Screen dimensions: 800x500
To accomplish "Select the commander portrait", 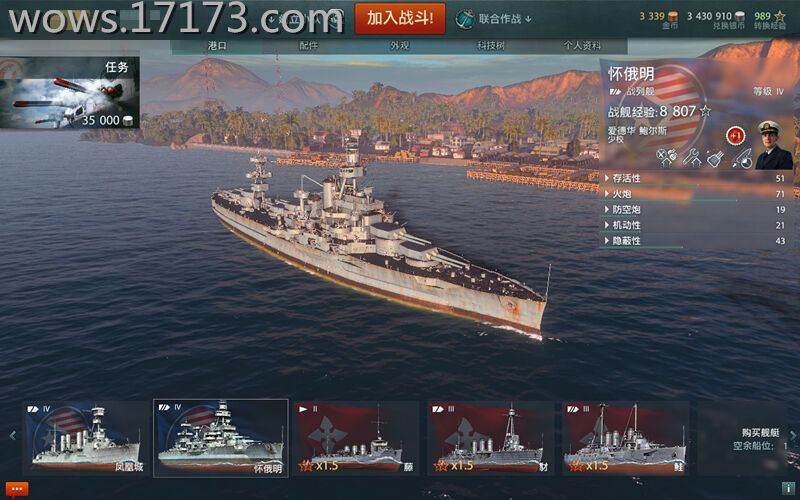I will [772, 145].
